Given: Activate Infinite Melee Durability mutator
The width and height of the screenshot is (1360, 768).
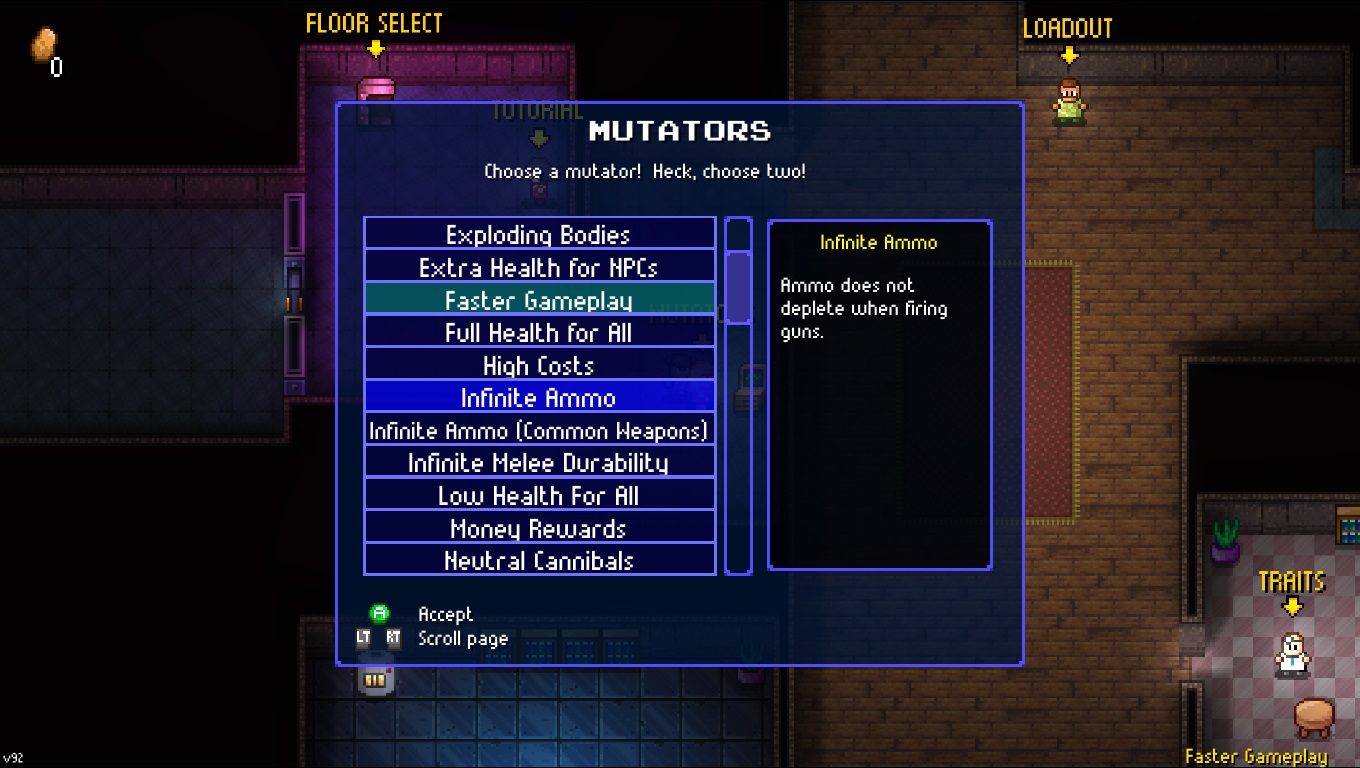Looking at the screenshot, I should pyautogui.click(x=539, y=462).
